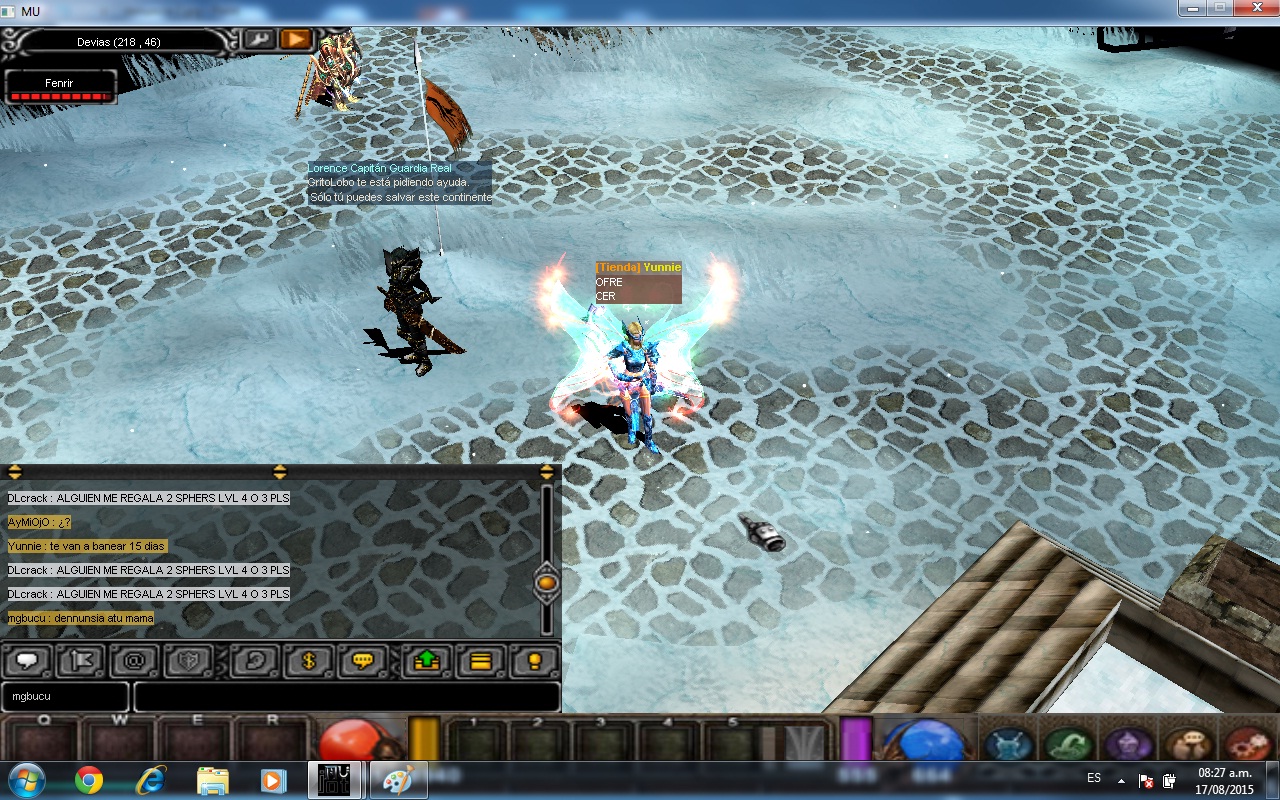The image size is (1280, 800).
Task: Toggle the white speech bubble chat button
Action: [27, 661]
